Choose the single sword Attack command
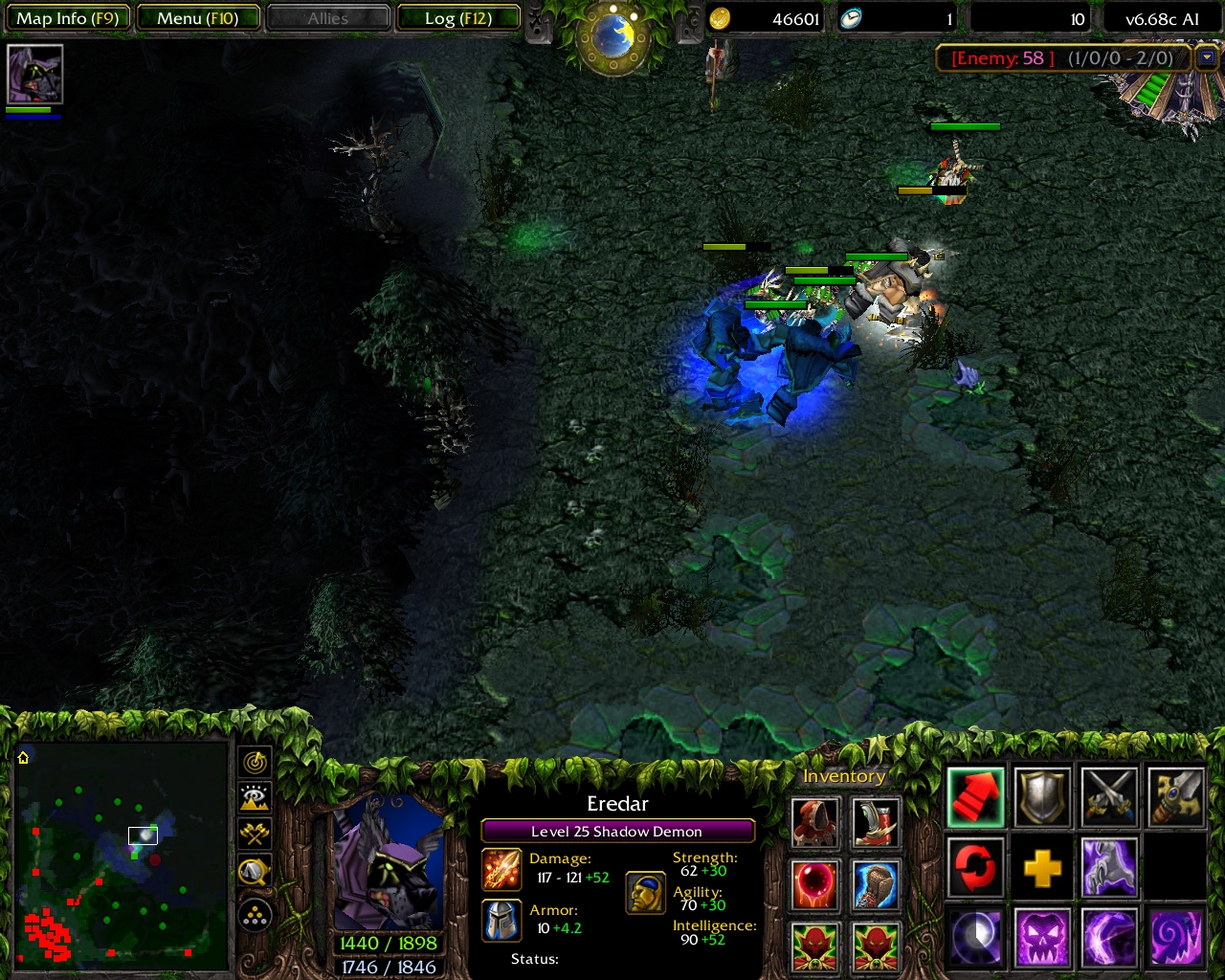 point(1176,797)
